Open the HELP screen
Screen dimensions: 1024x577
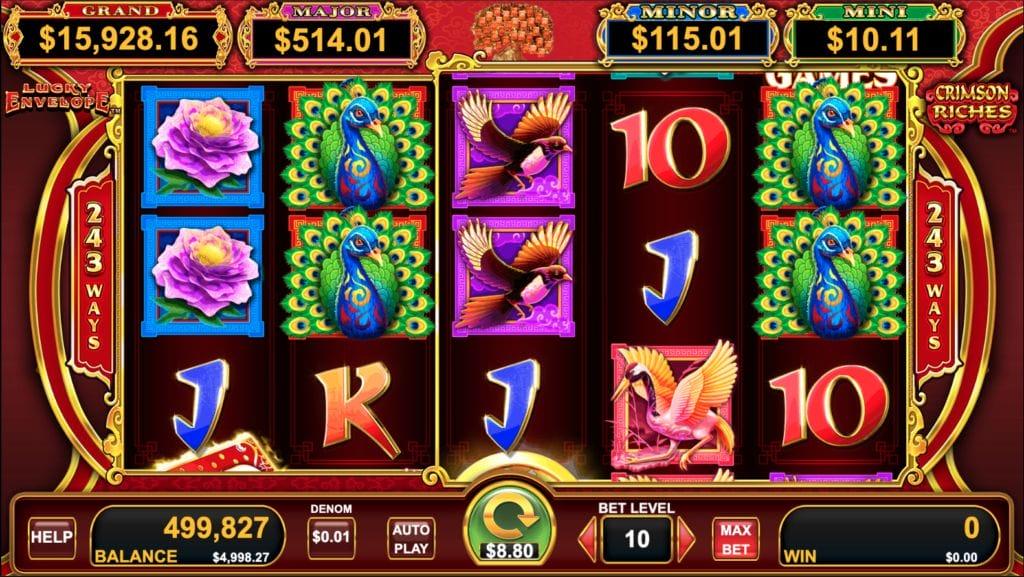[x=52, y=538]
